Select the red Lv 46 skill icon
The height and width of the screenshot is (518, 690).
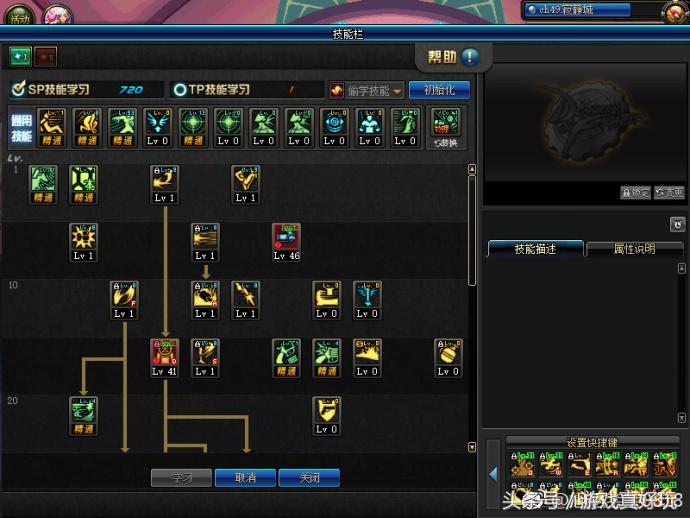[286, 237]
